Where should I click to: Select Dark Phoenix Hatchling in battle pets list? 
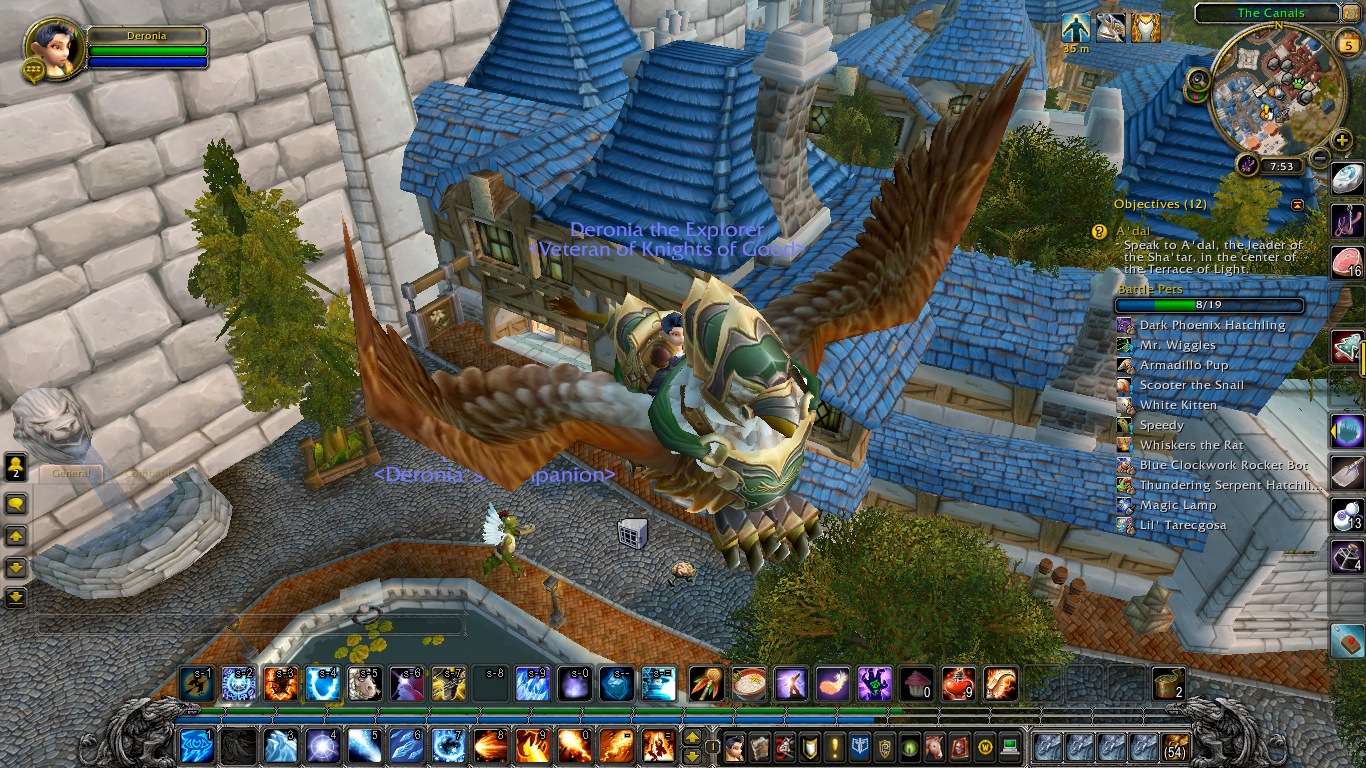pos(1212,325)
